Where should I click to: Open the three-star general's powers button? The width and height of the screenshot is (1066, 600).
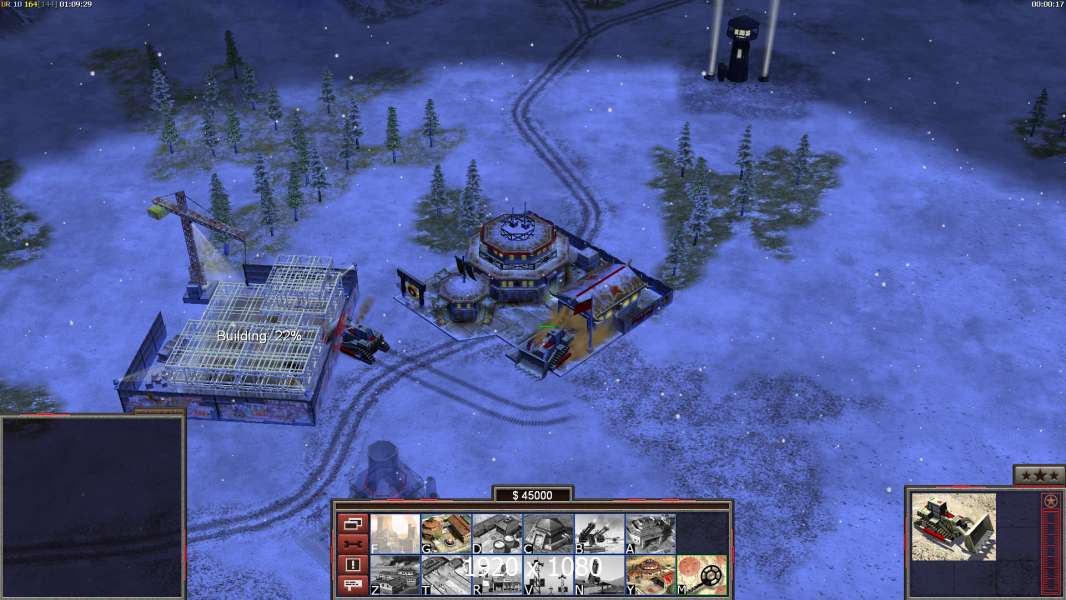click(1038, 475)
